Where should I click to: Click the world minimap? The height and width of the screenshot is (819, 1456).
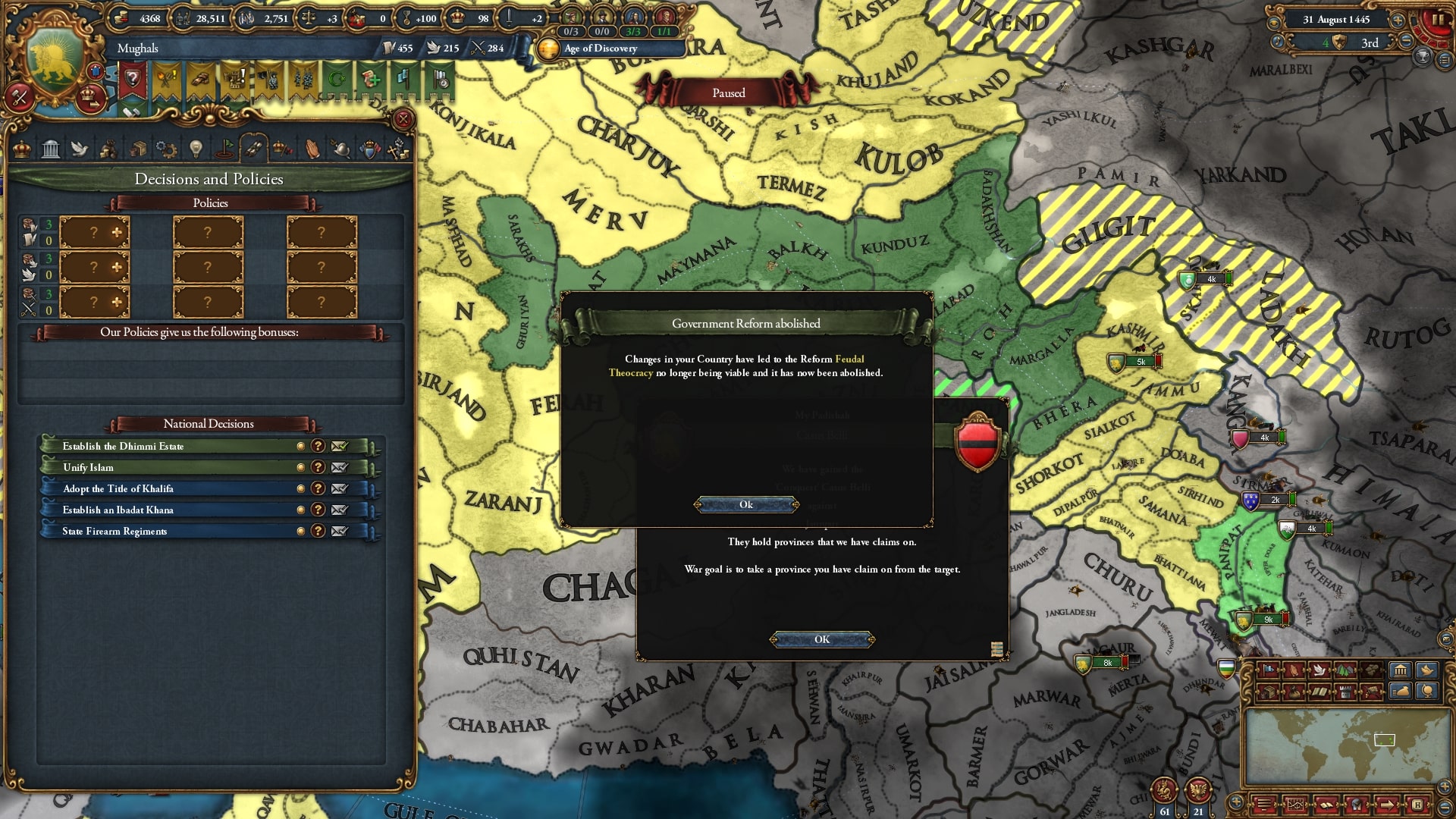click(x=1348, y=747)
